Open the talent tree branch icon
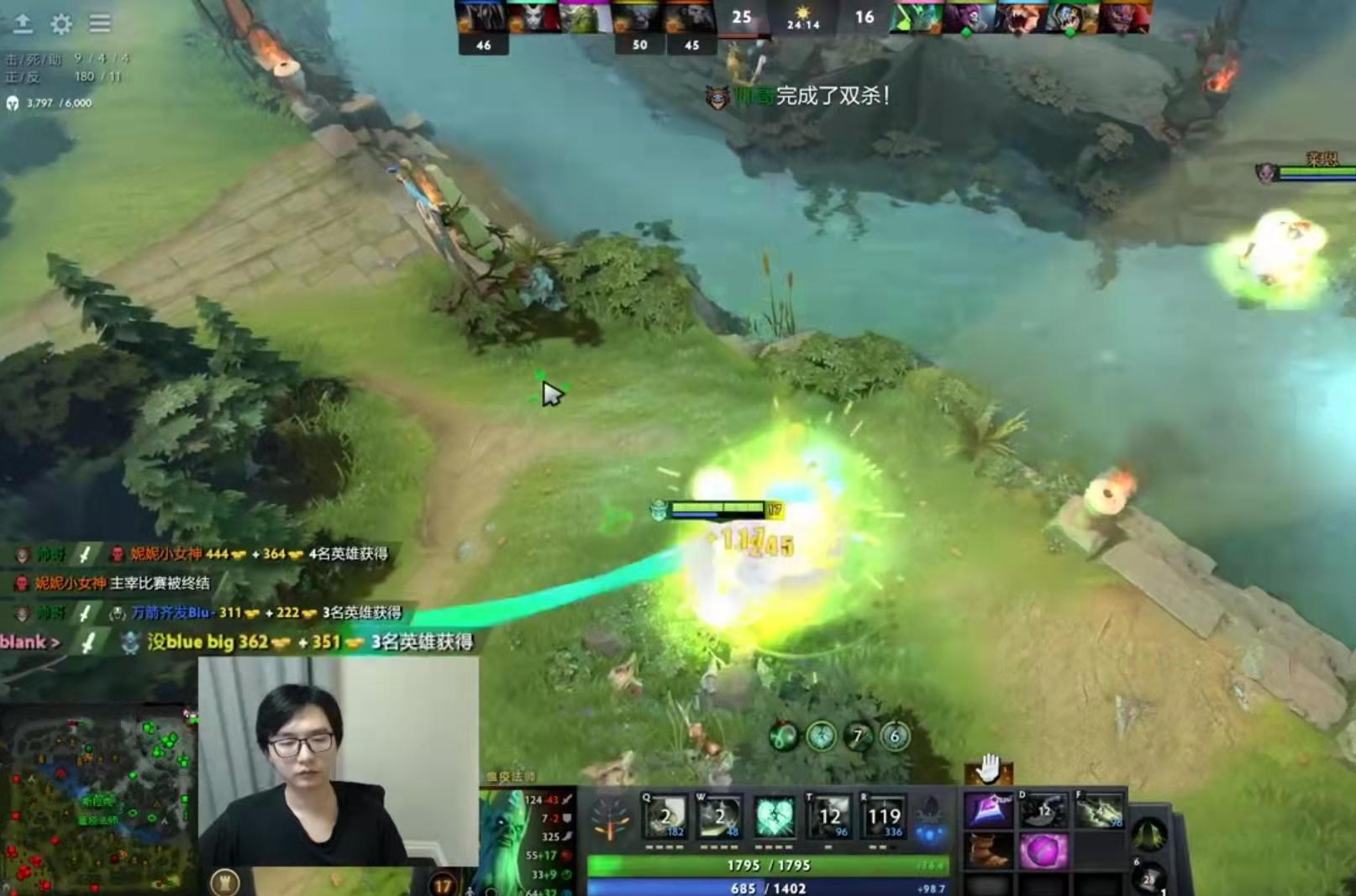Viewport: 1356px width, 896px height. [x=612, y=815]
